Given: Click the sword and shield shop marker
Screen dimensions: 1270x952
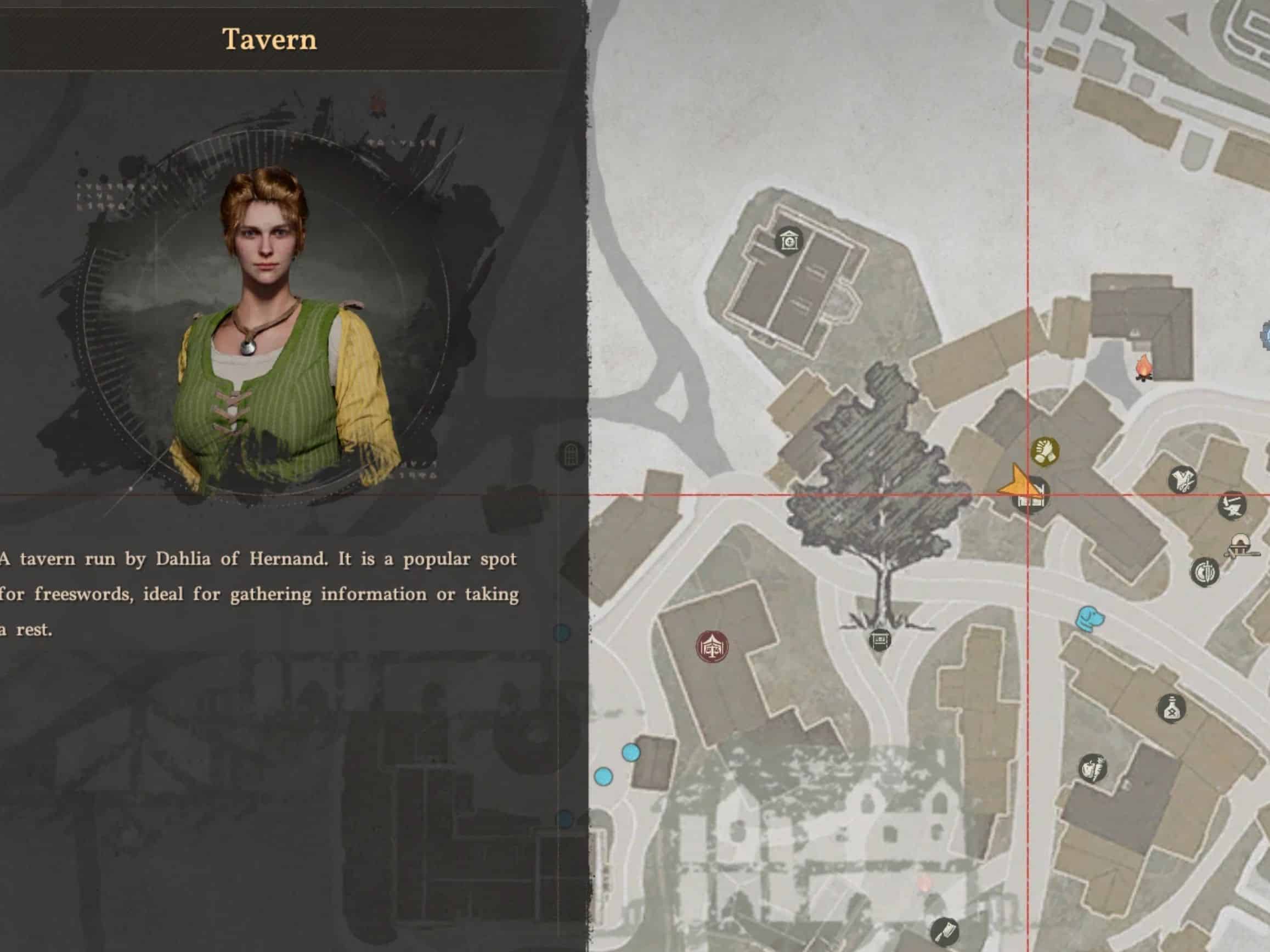Looking at the screenshot, I should coord(1205,572).
